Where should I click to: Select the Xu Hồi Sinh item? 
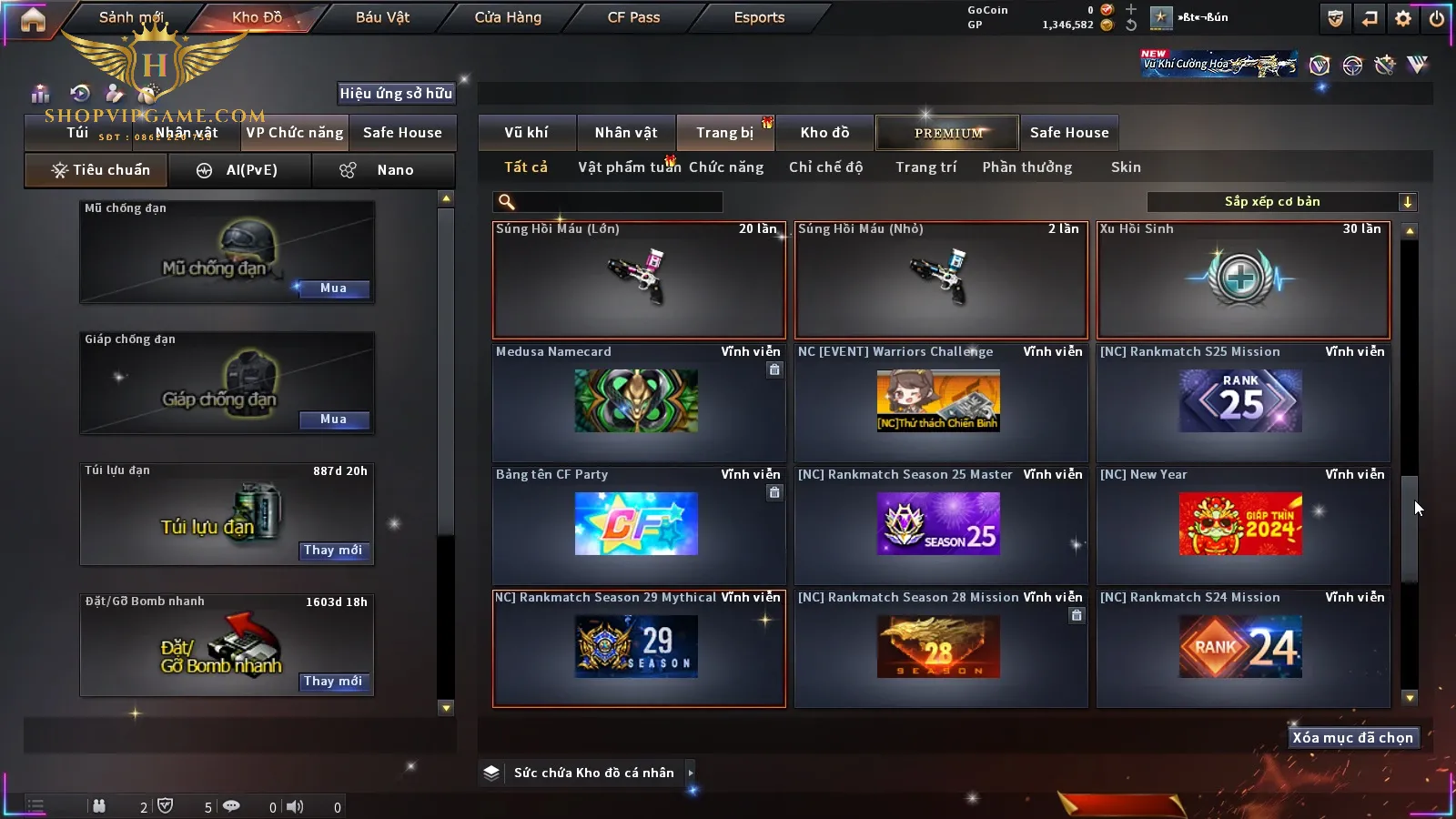[1243, 279]
